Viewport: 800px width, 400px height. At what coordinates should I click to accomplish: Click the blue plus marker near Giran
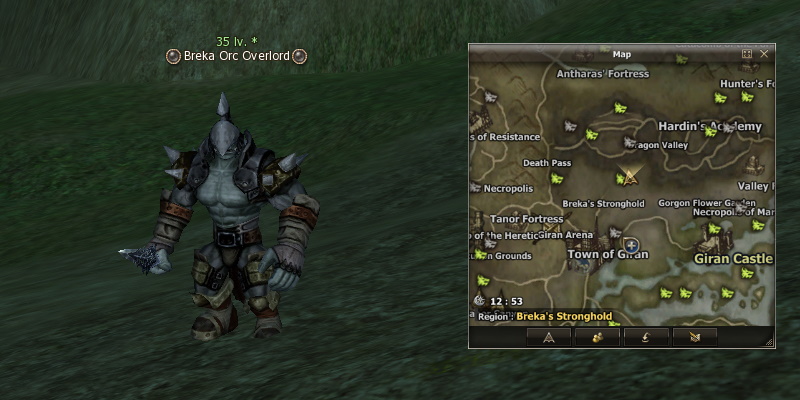point(631,244)
